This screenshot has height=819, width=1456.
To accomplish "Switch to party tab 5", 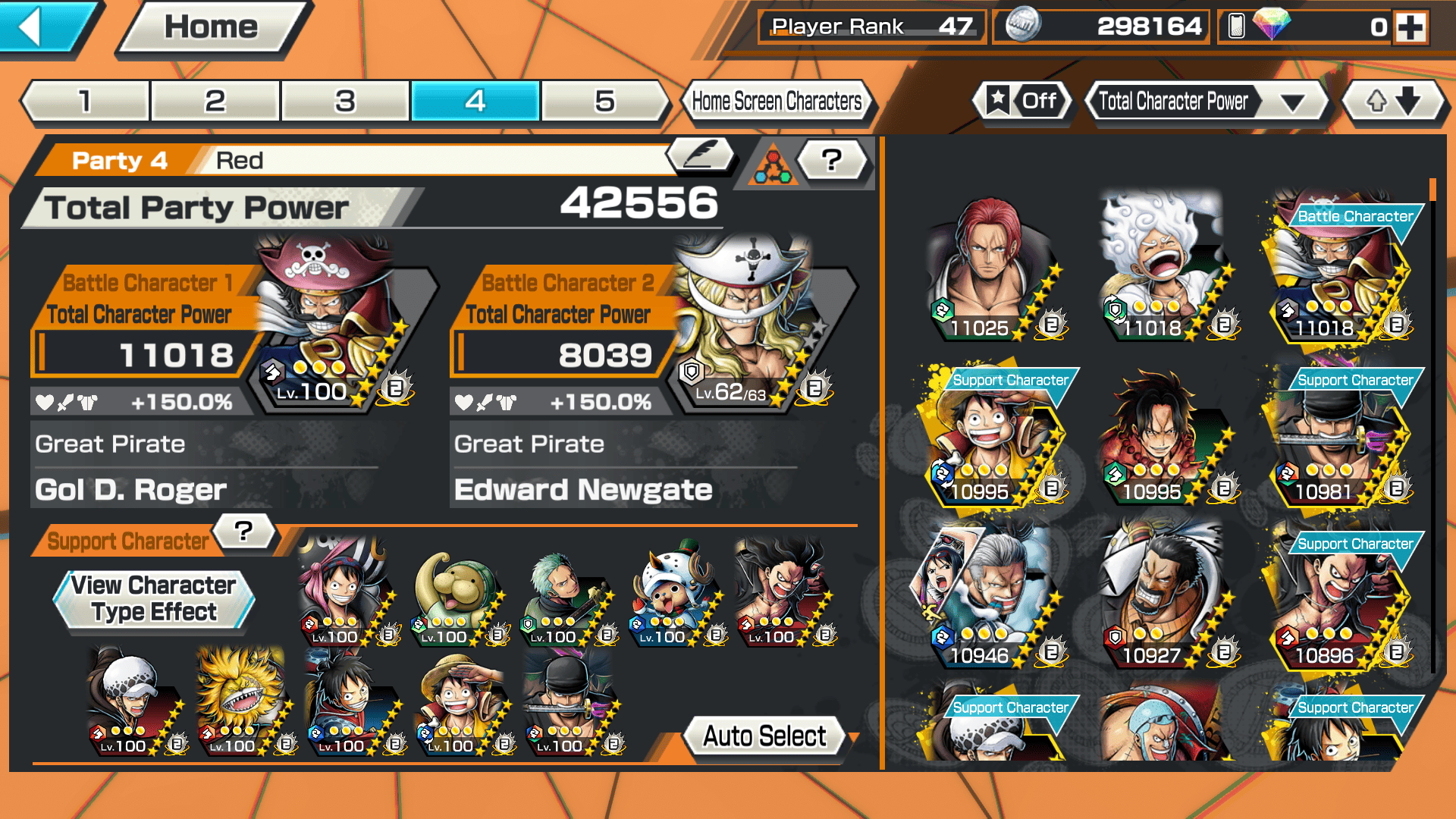I will pos(604,101).
